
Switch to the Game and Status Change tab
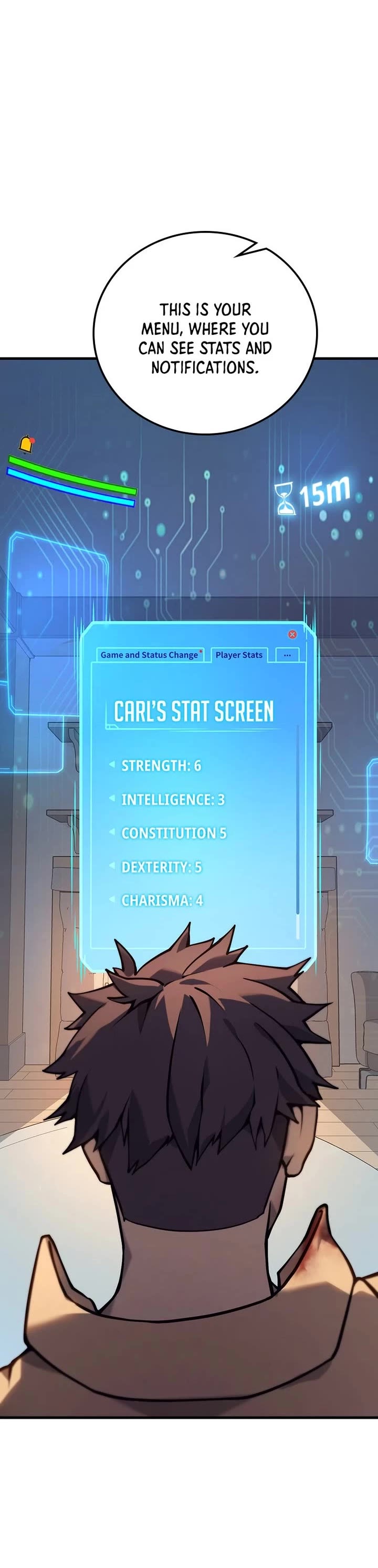(149, 655)
